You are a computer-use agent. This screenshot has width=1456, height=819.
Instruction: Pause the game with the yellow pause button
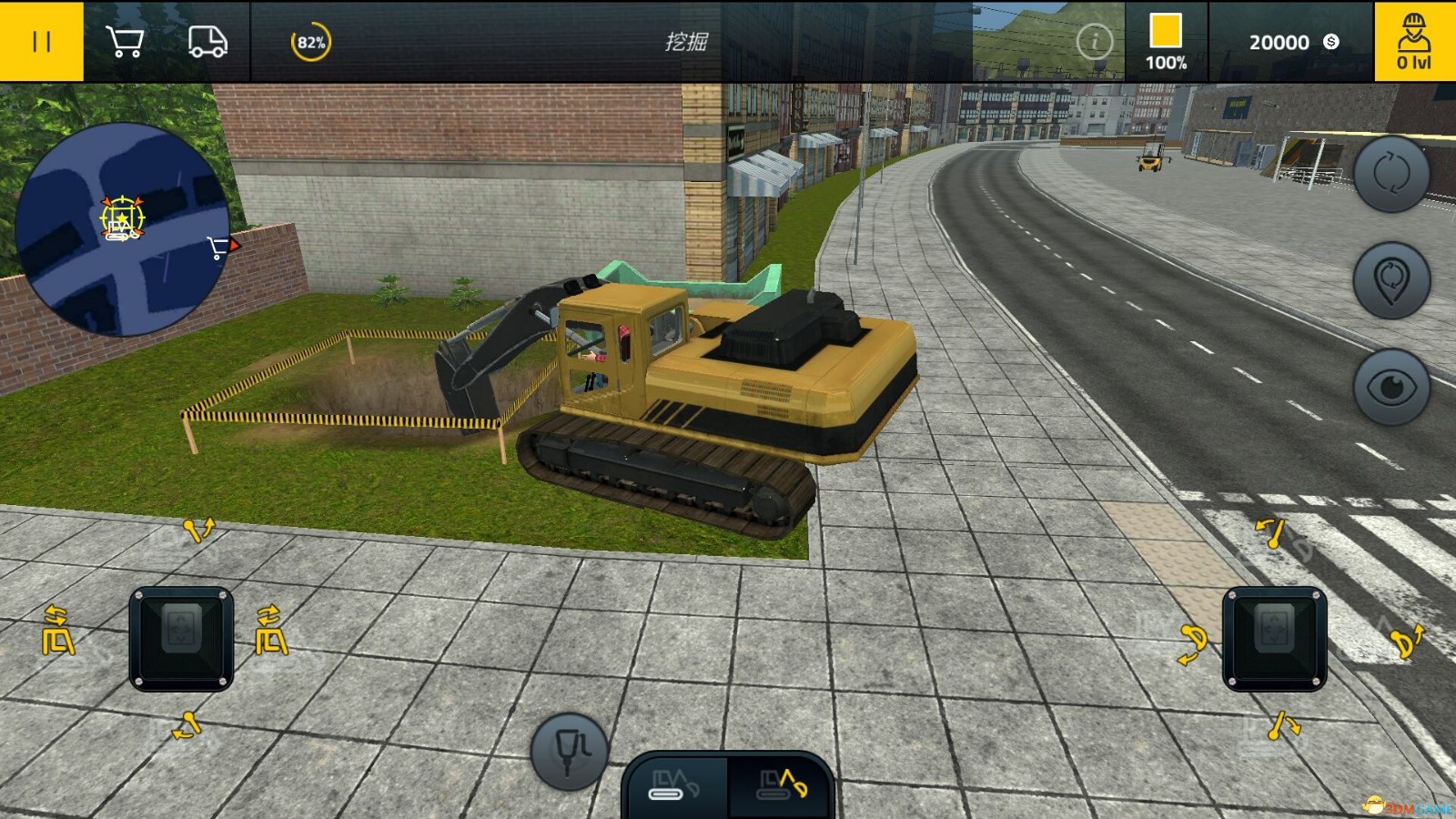tap(41, 42)
